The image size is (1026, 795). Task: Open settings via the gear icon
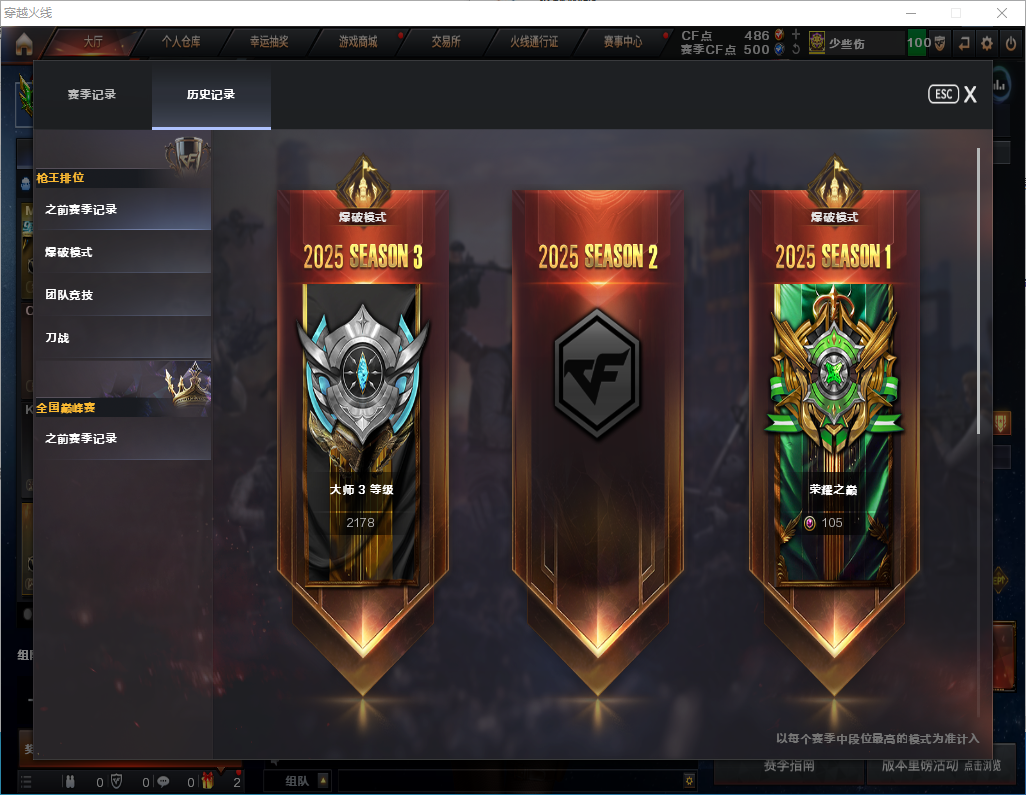click(x=987, y=43)
